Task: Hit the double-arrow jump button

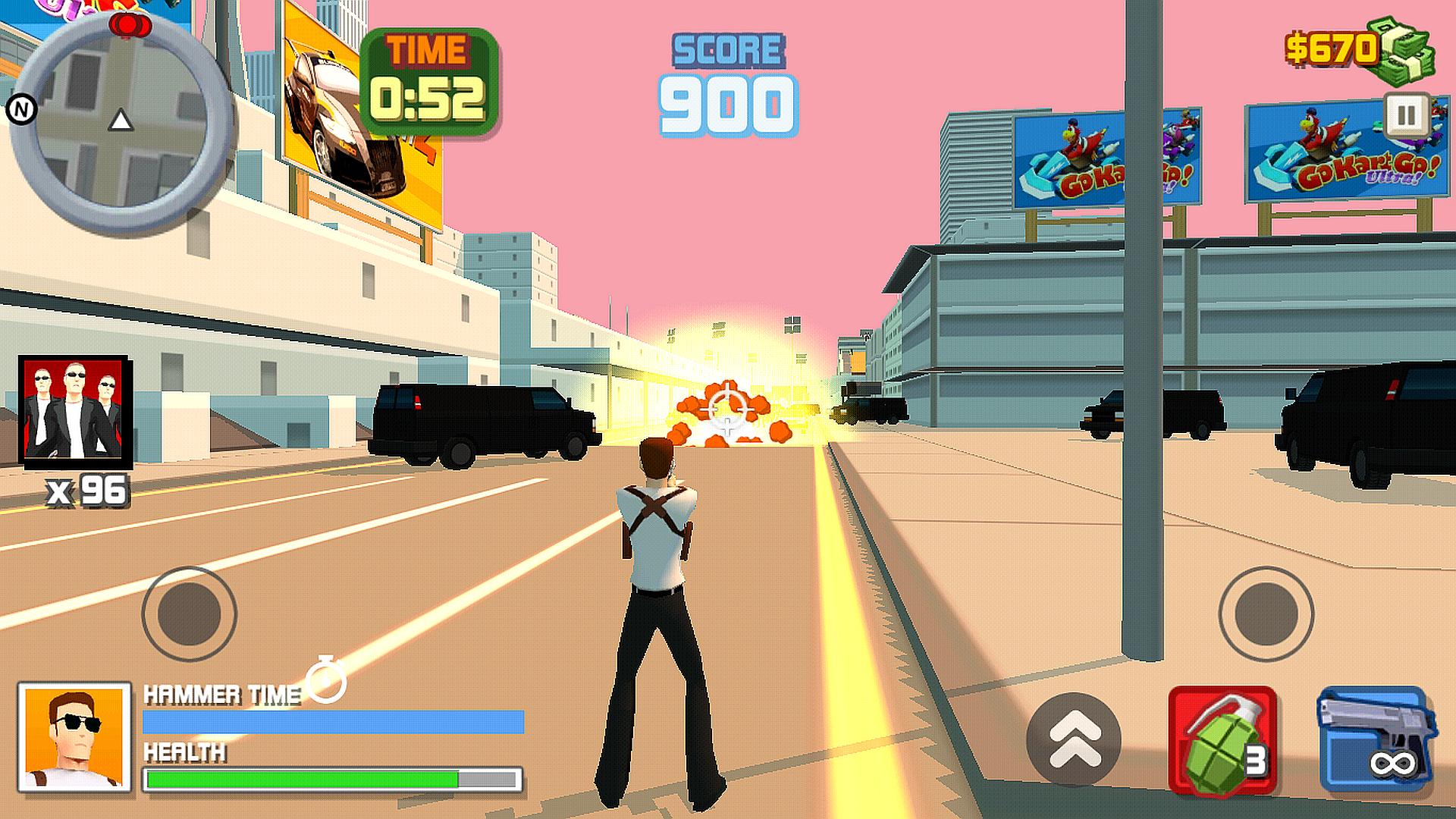Action: tap(1074, 739)
